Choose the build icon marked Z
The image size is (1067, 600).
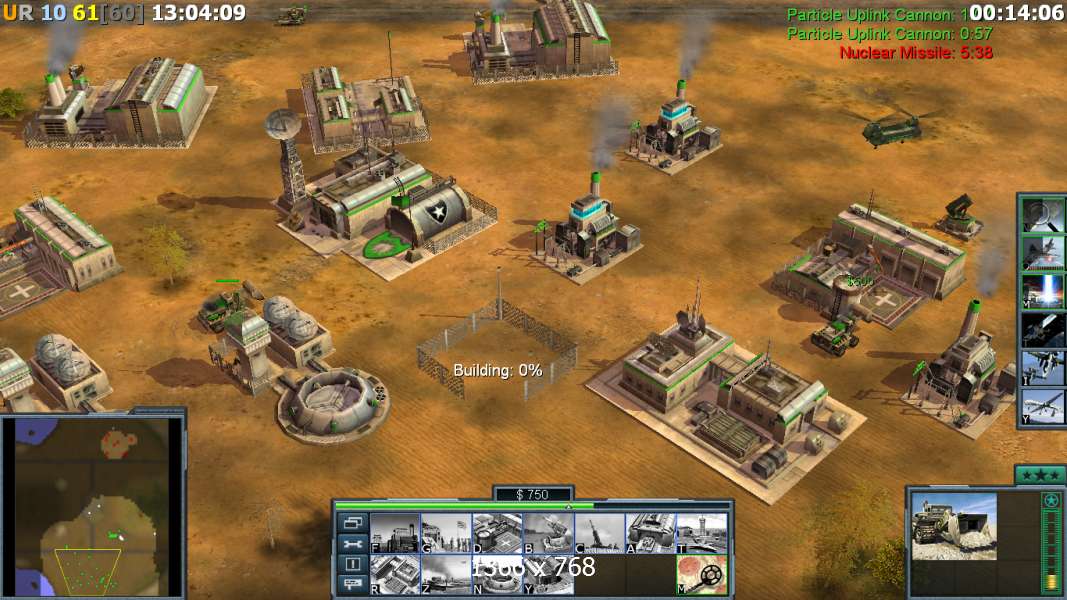[x=445, y=574]
